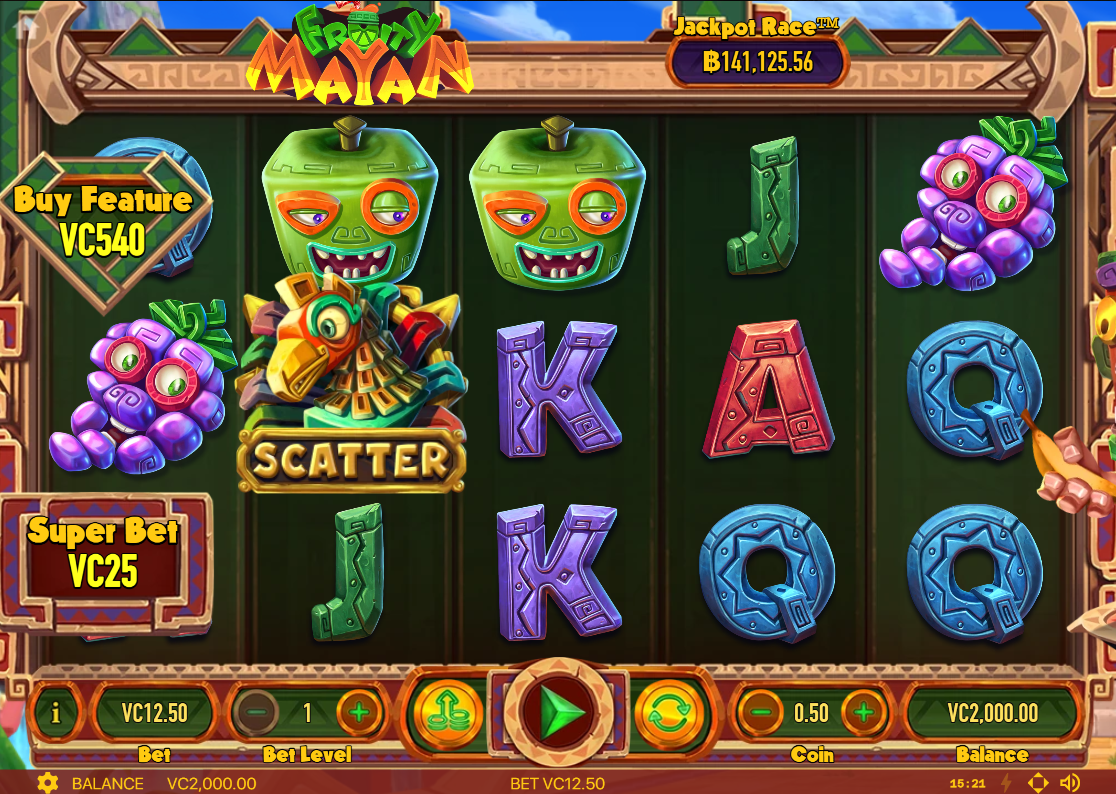This screenshot has height=794, width=1116.
Task: Go to the home icon
Action: pyautogui.click(x=26, y=26)
